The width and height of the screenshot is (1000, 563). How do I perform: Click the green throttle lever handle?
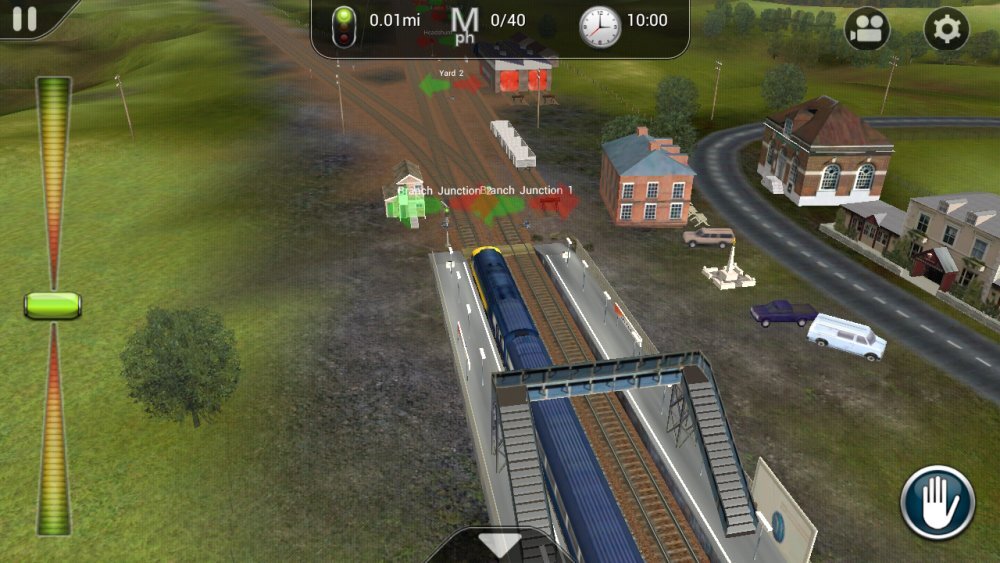pyautogui.click(x=52, y=305)
